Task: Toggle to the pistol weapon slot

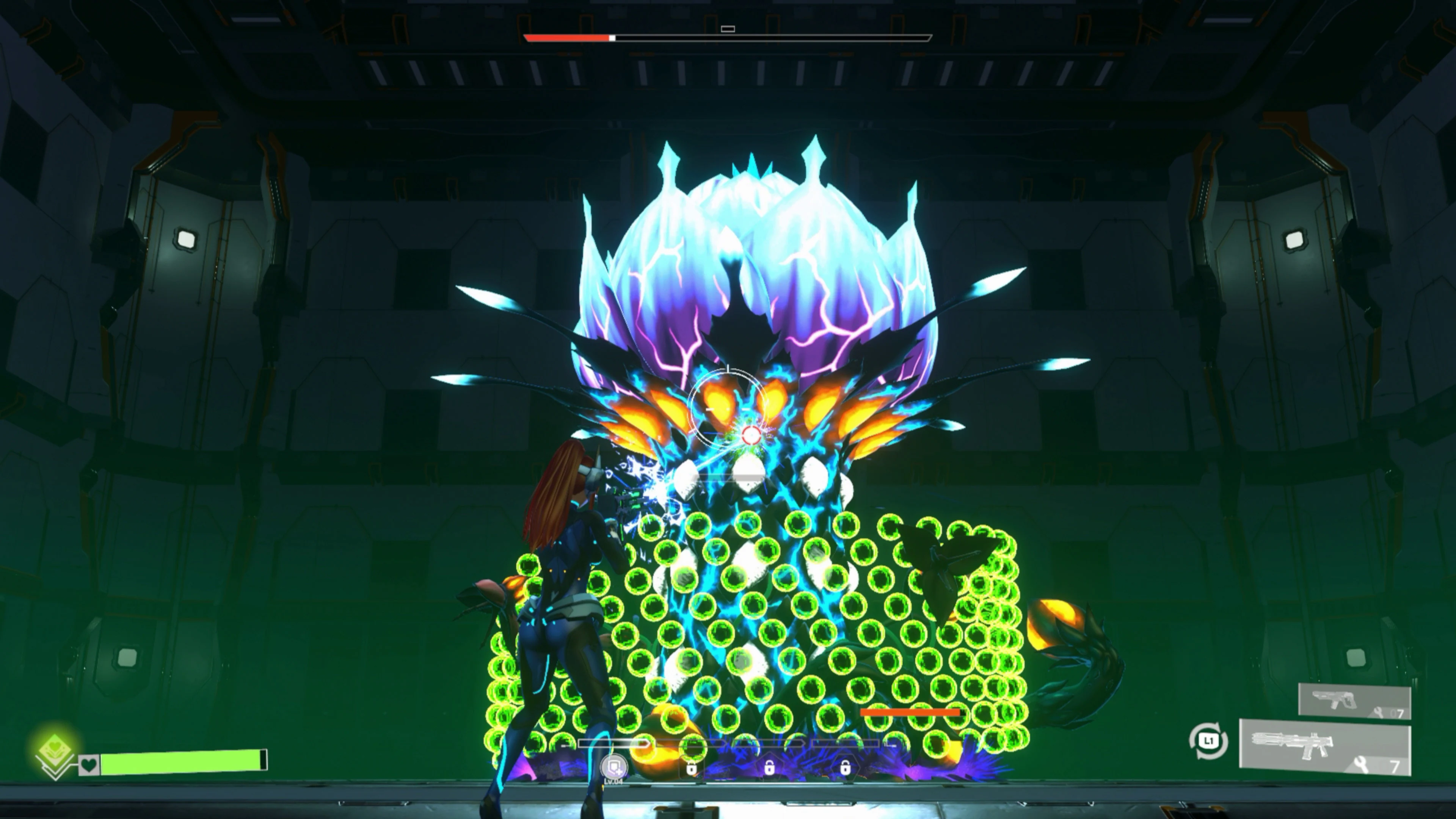Action: click(1336, 700)
